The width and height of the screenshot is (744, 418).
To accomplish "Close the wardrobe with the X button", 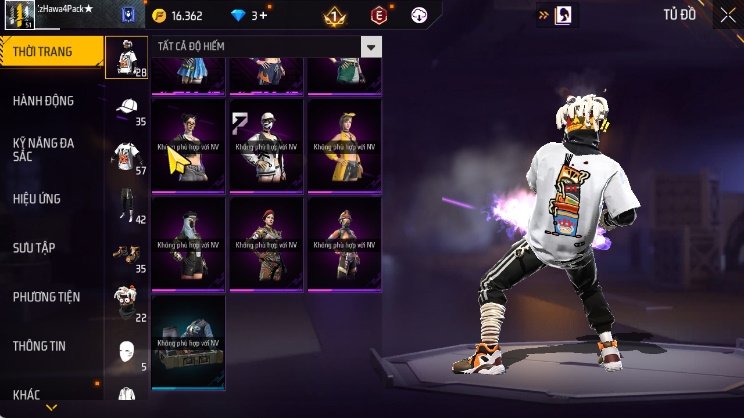I will (728, 15).
